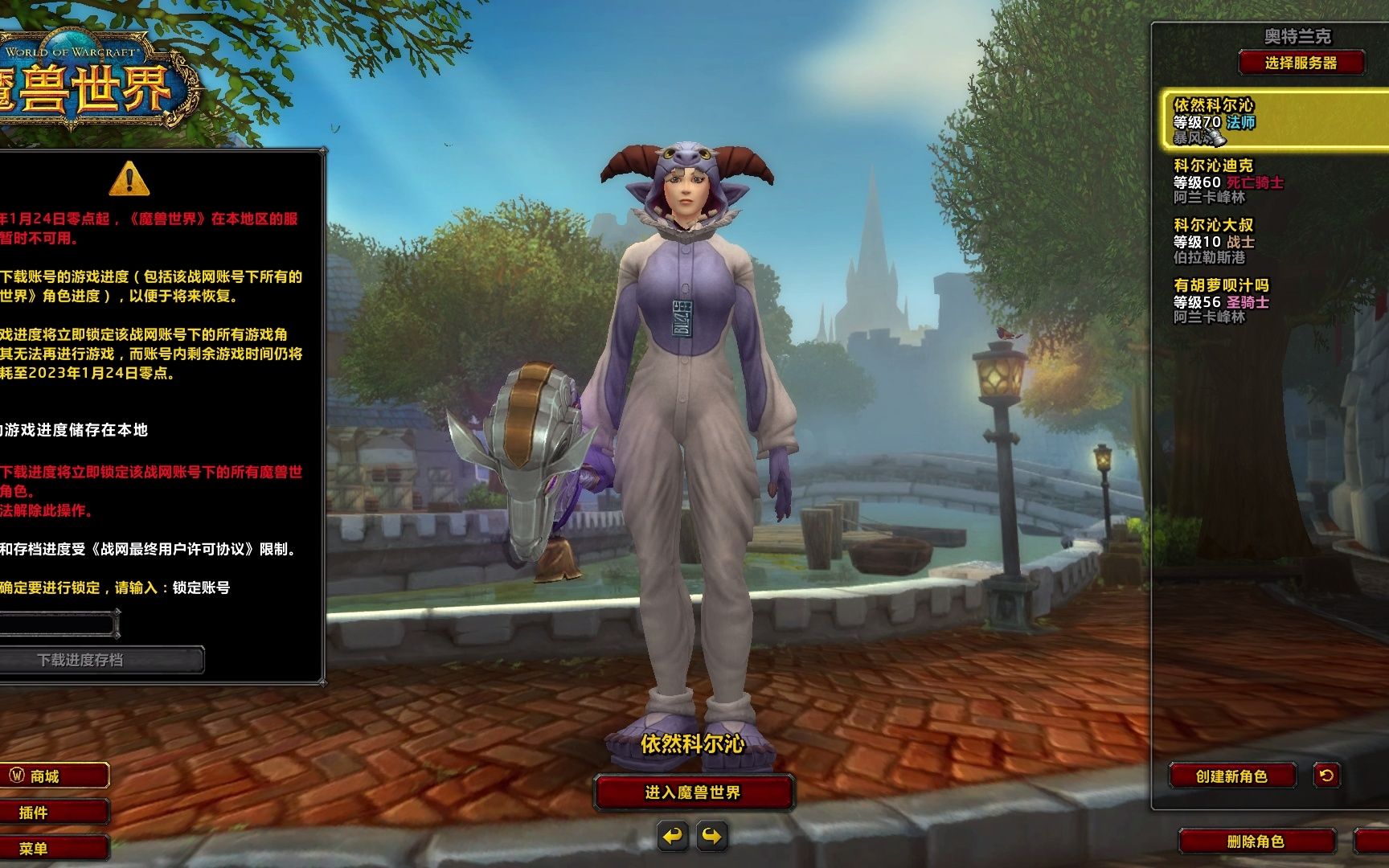Open the 商城 shop
The width and height of the screenshot is (1389, 868).
pyautogui.click(x=53, y=776)
